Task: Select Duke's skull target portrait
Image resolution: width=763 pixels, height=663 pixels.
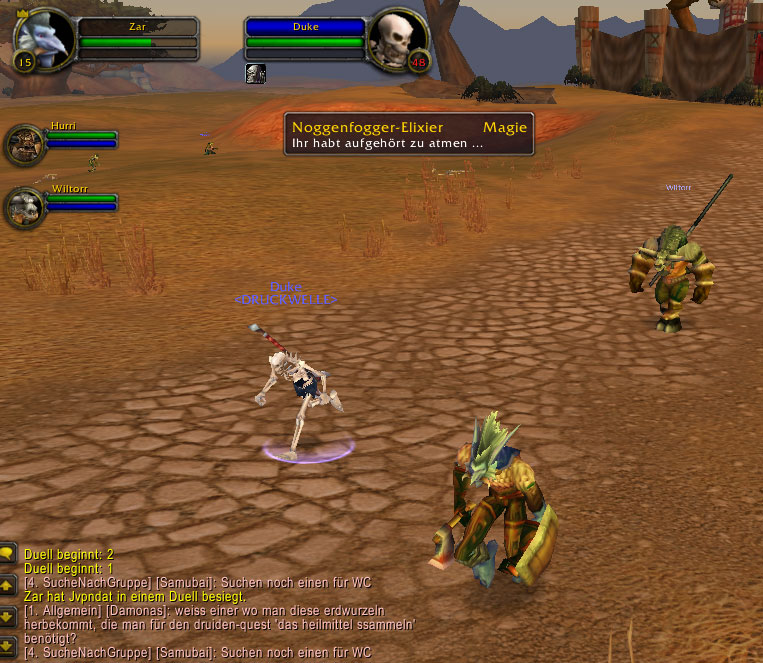Action: click(397, 37)
